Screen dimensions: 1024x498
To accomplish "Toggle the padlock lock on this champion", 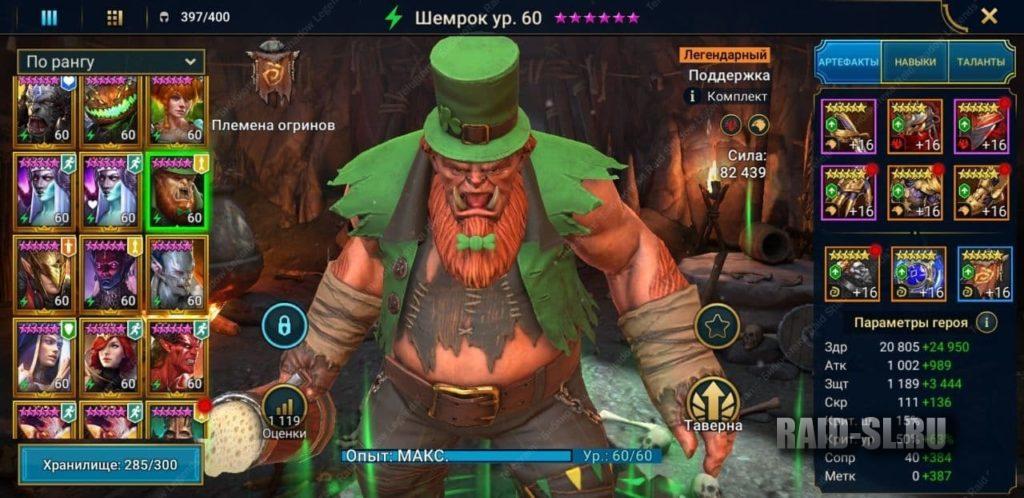I will pyautogui.click(x=284, y=325).
